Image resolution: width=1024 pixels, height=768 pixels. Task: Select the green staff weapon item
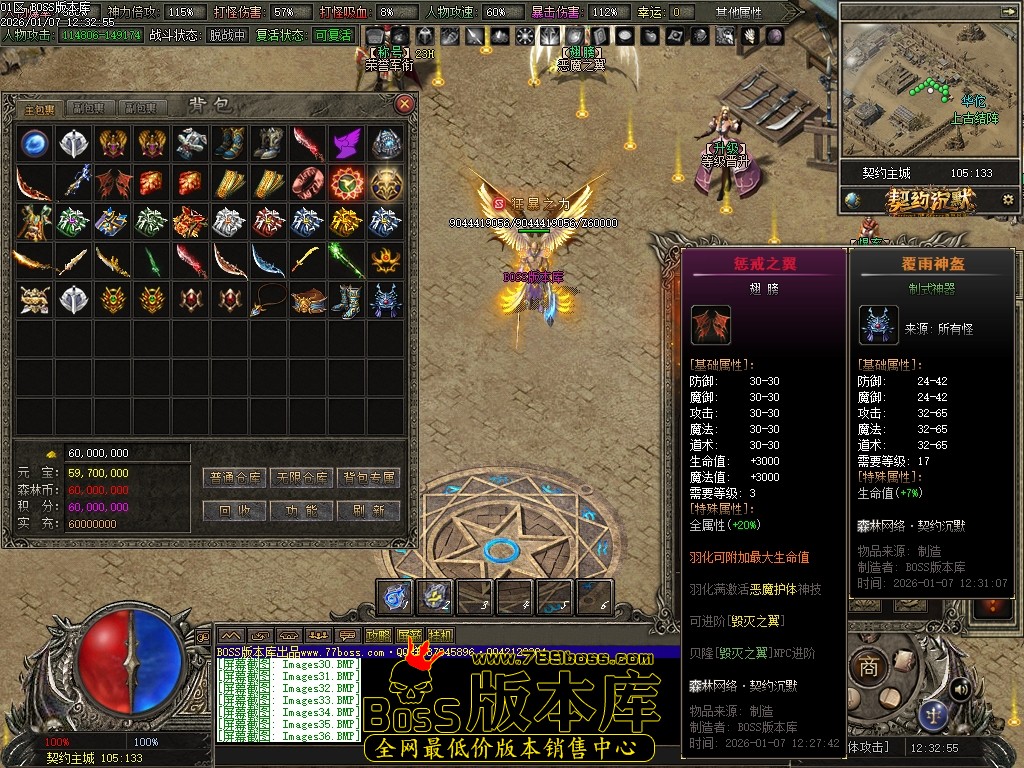346,260
